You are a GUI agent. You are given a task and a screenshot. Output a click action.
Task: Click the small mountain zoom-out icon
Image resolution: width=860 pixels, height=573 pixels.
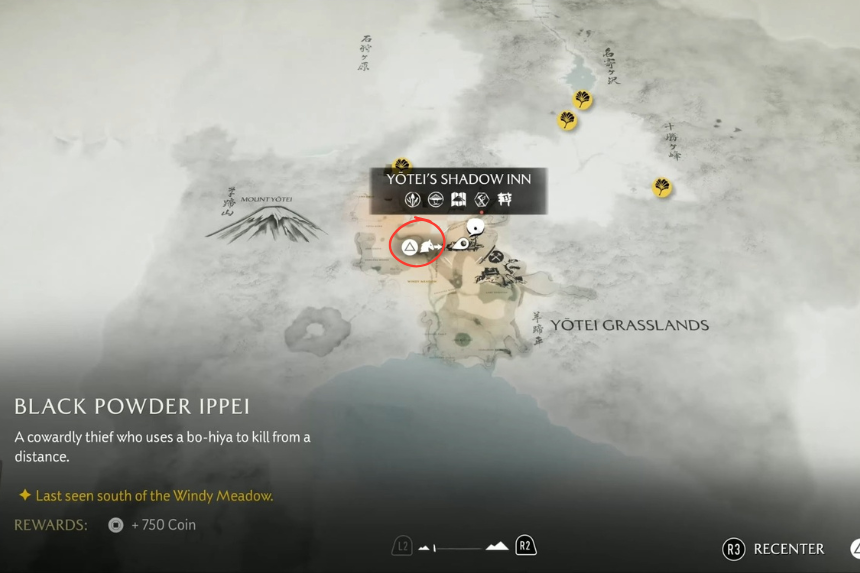[x=425, y=547]
